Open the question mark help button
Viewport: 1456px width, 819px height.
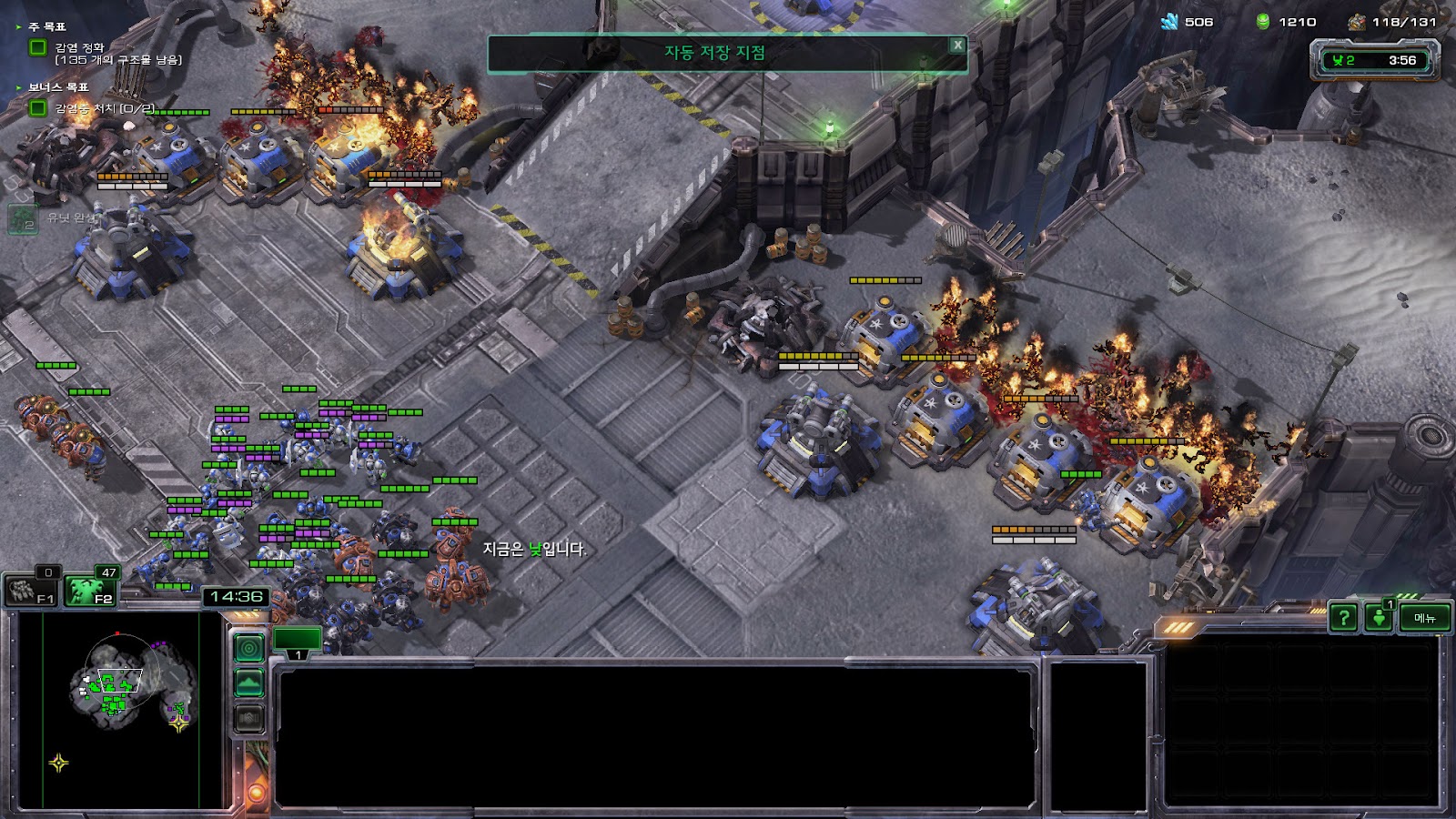[1343, 618]
